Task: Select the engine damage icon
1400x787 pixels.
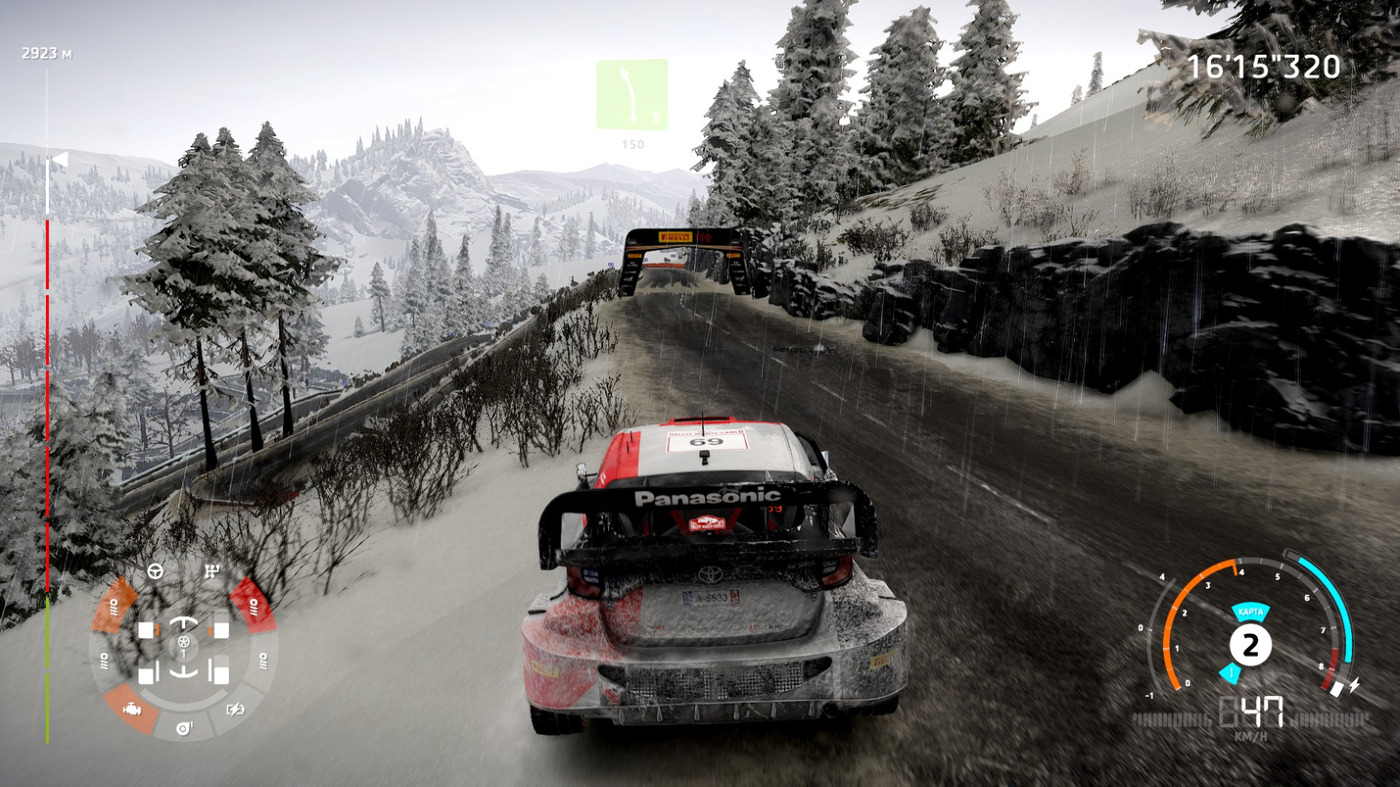Action: point(132,709)
